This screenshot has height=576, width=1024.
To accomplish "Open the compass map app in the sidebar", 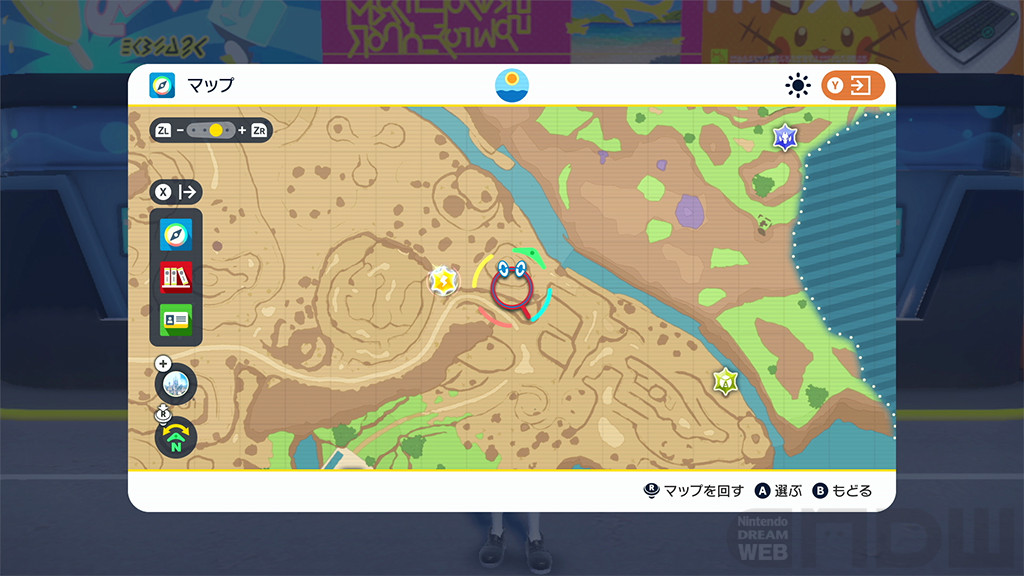I will [176, 235].
